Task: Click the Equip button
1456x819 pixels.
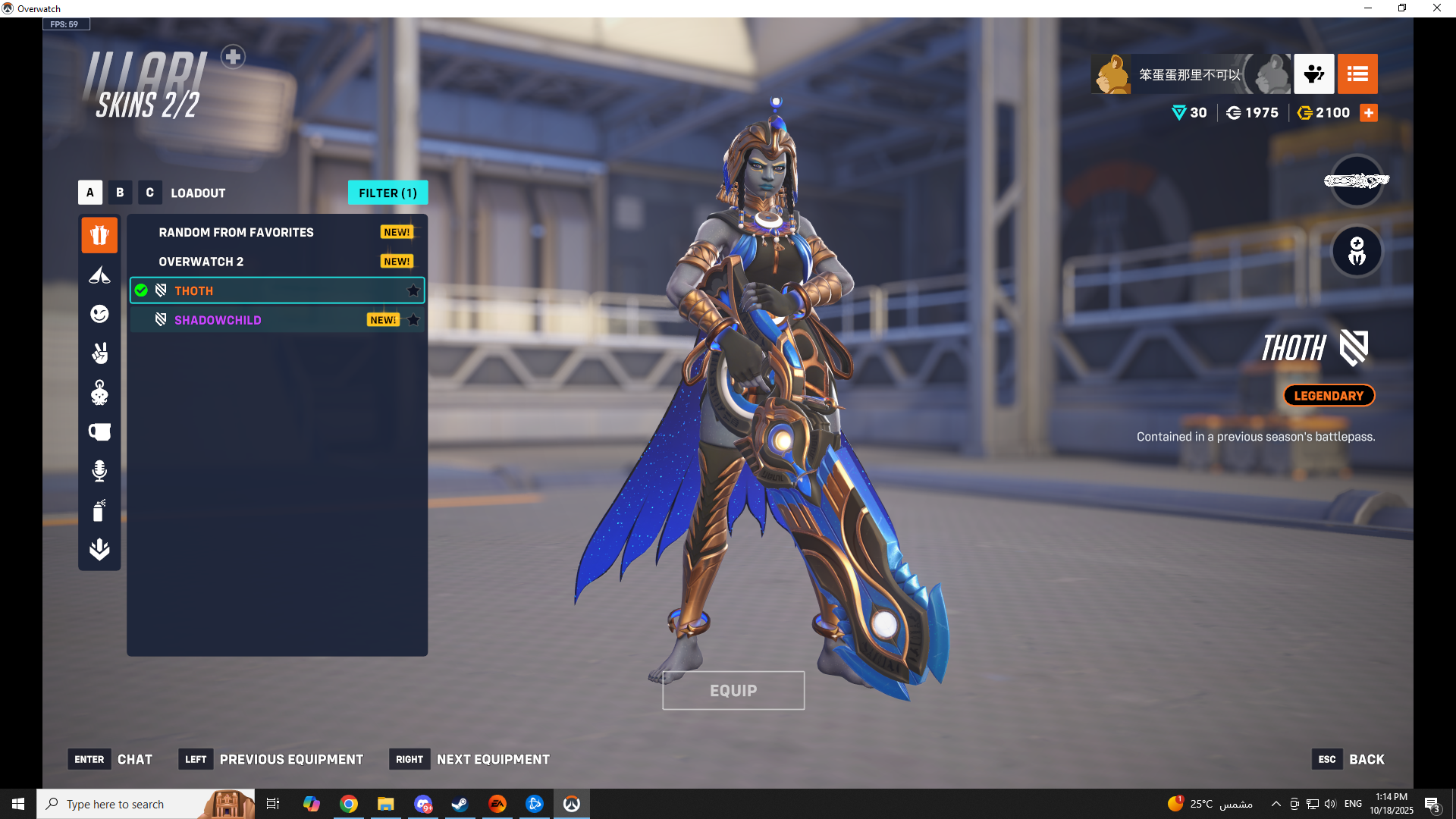Action: (x=733, y=690)
